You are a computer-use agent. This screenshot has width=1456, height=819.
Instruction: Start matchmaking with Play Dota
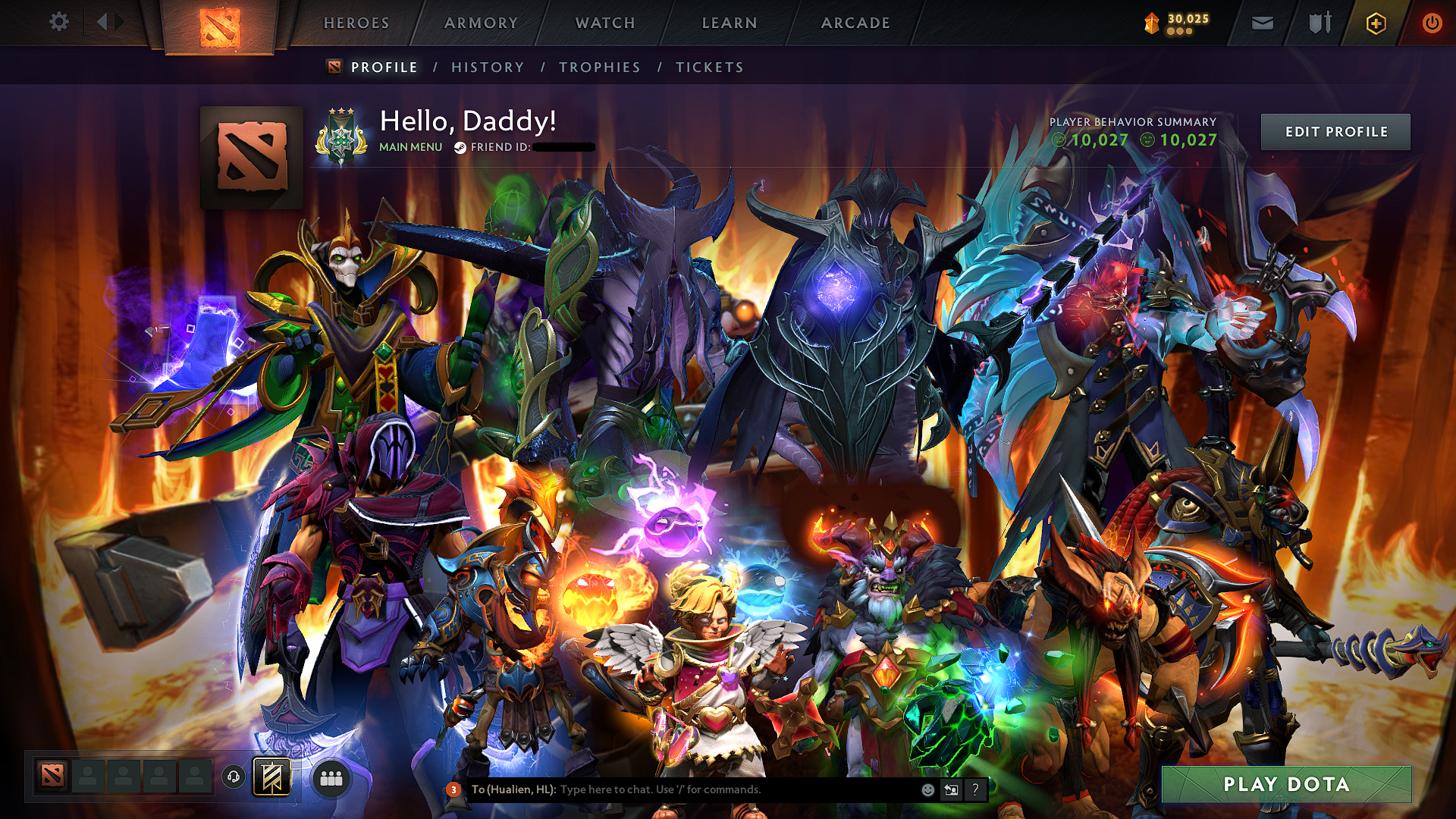point(1286,784)
